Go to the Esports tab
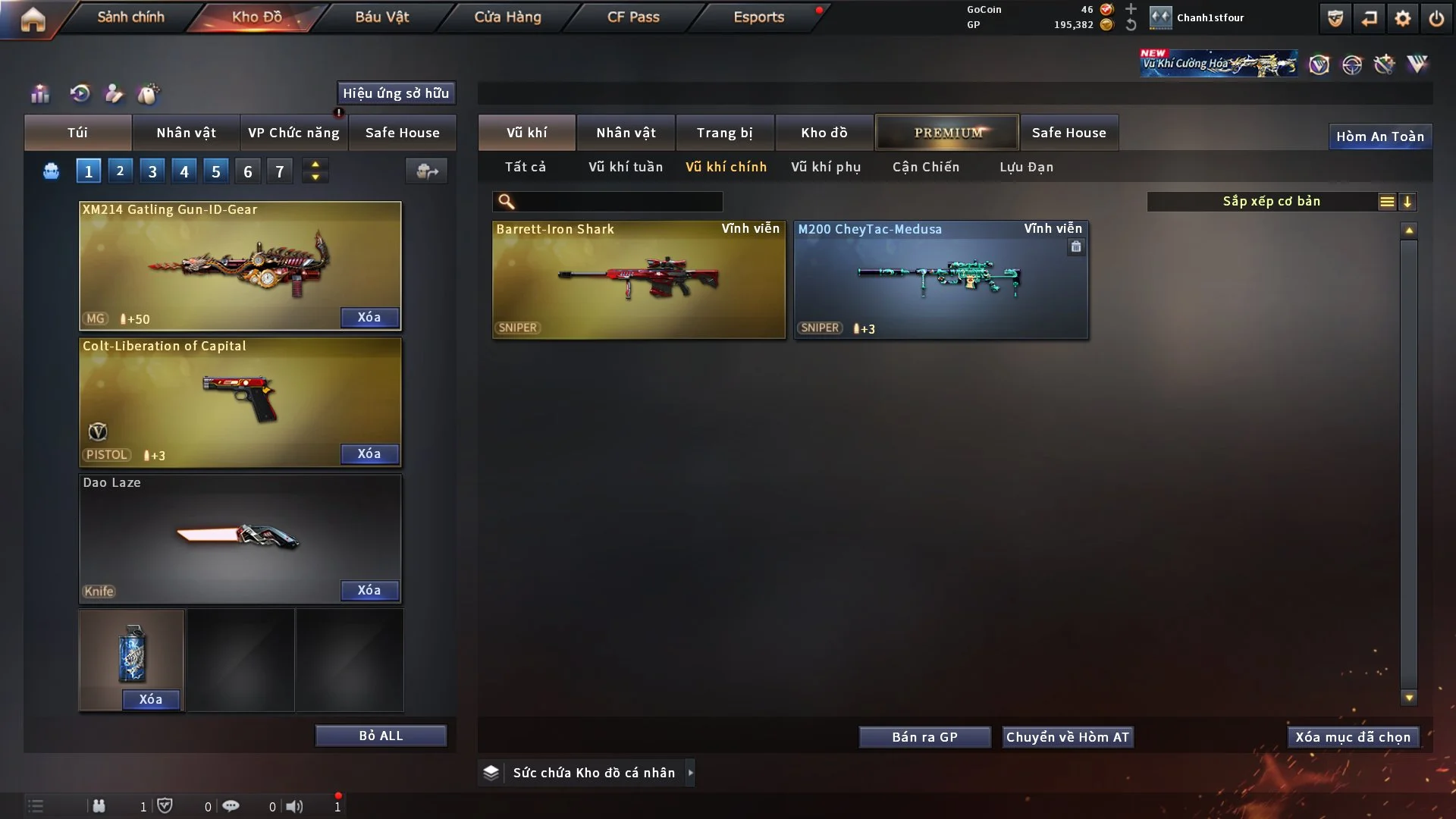This screenshot has width=1456, height=819. (x=758, y=17)
